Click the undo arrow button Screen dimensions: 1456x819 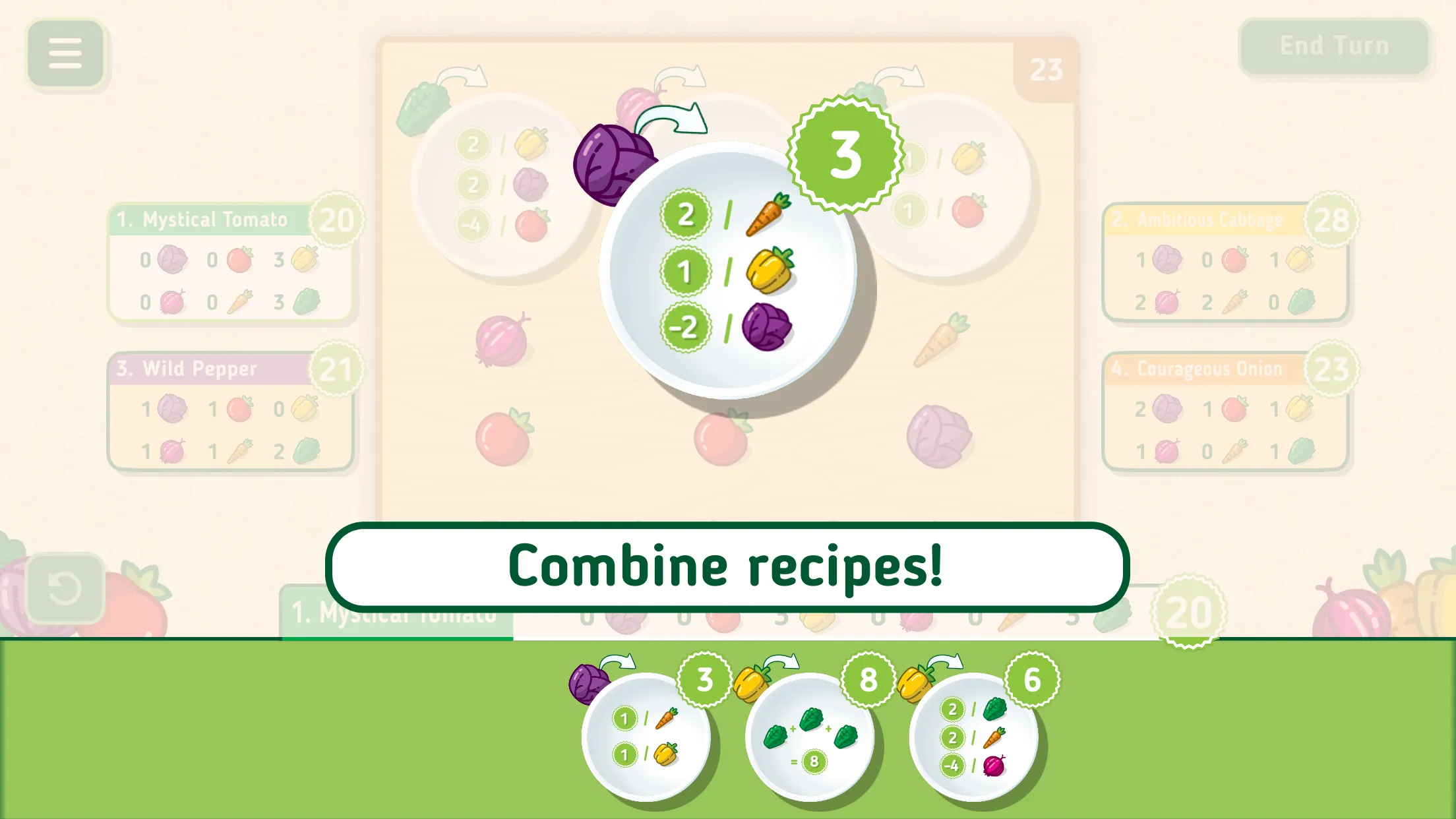tap(65, 588)
